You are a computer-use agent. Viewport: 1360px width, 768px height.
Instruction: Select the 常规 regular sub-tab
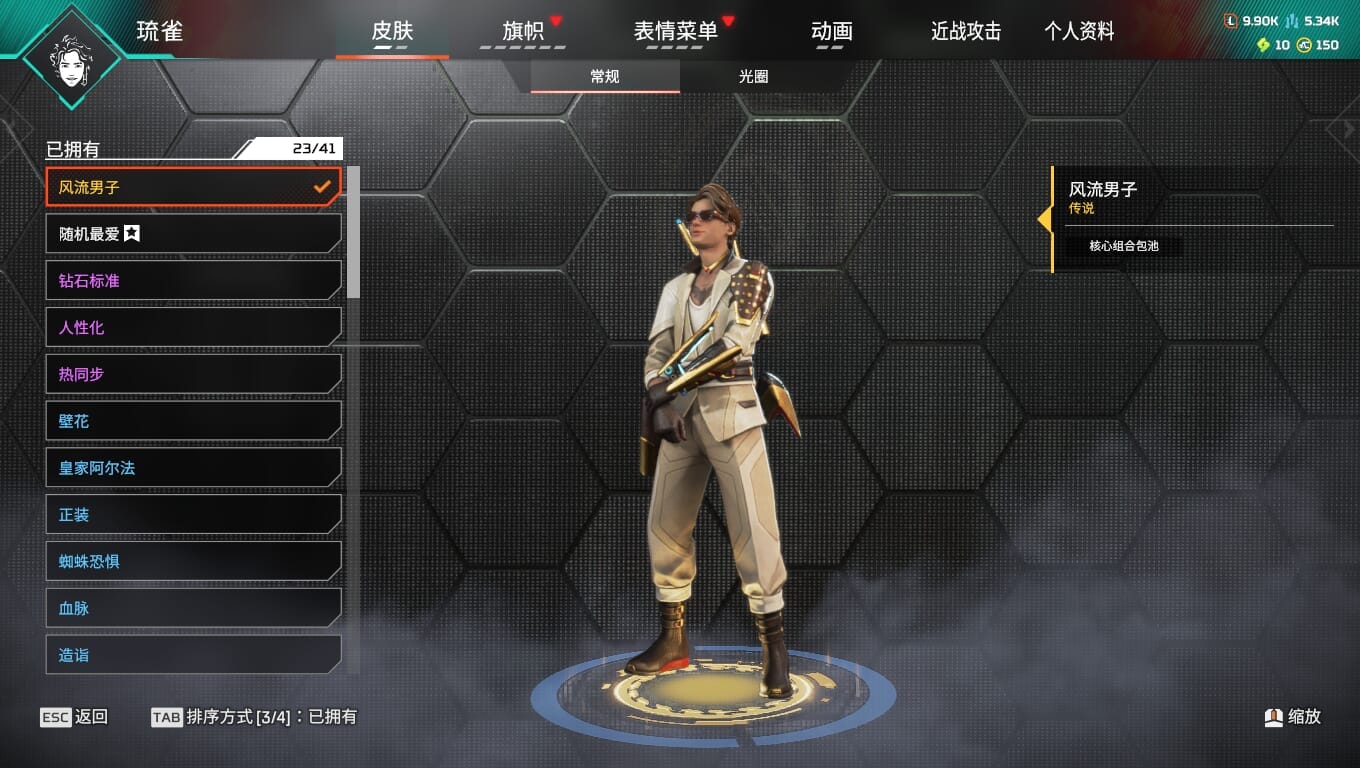point(605,77)
